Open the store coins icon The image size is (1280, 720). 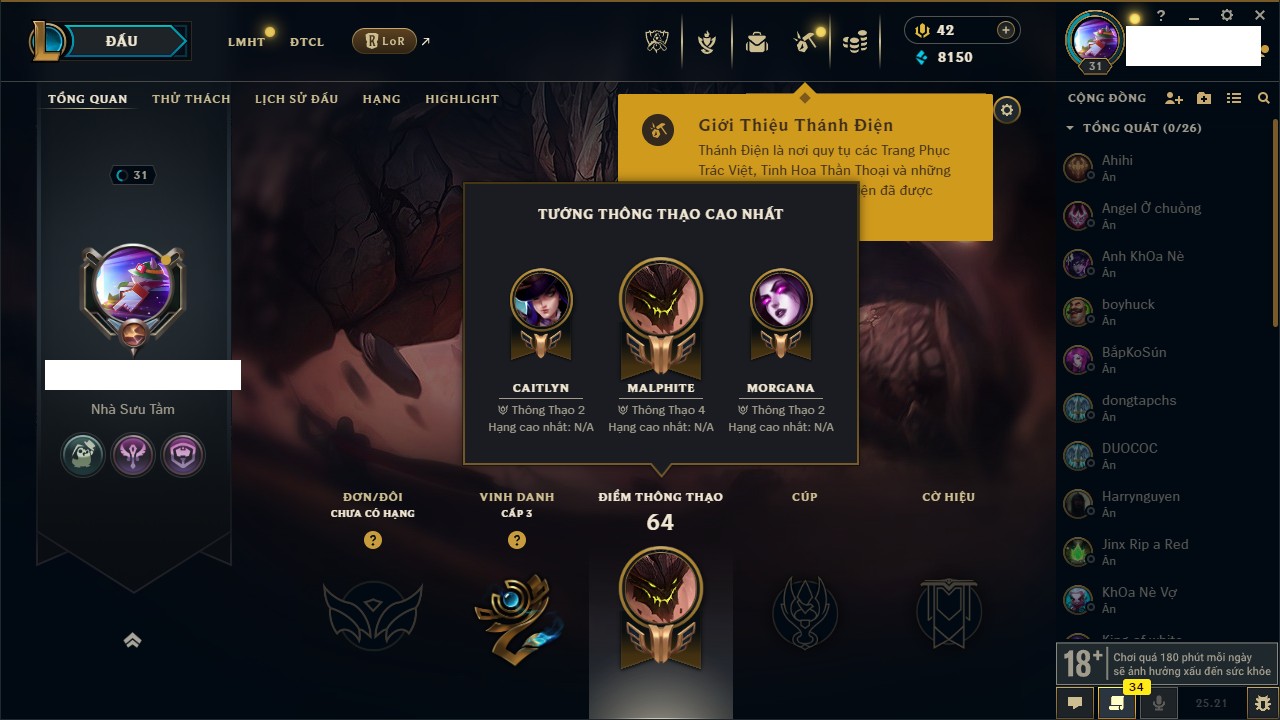pyautogui.click(x=854, y=42)
